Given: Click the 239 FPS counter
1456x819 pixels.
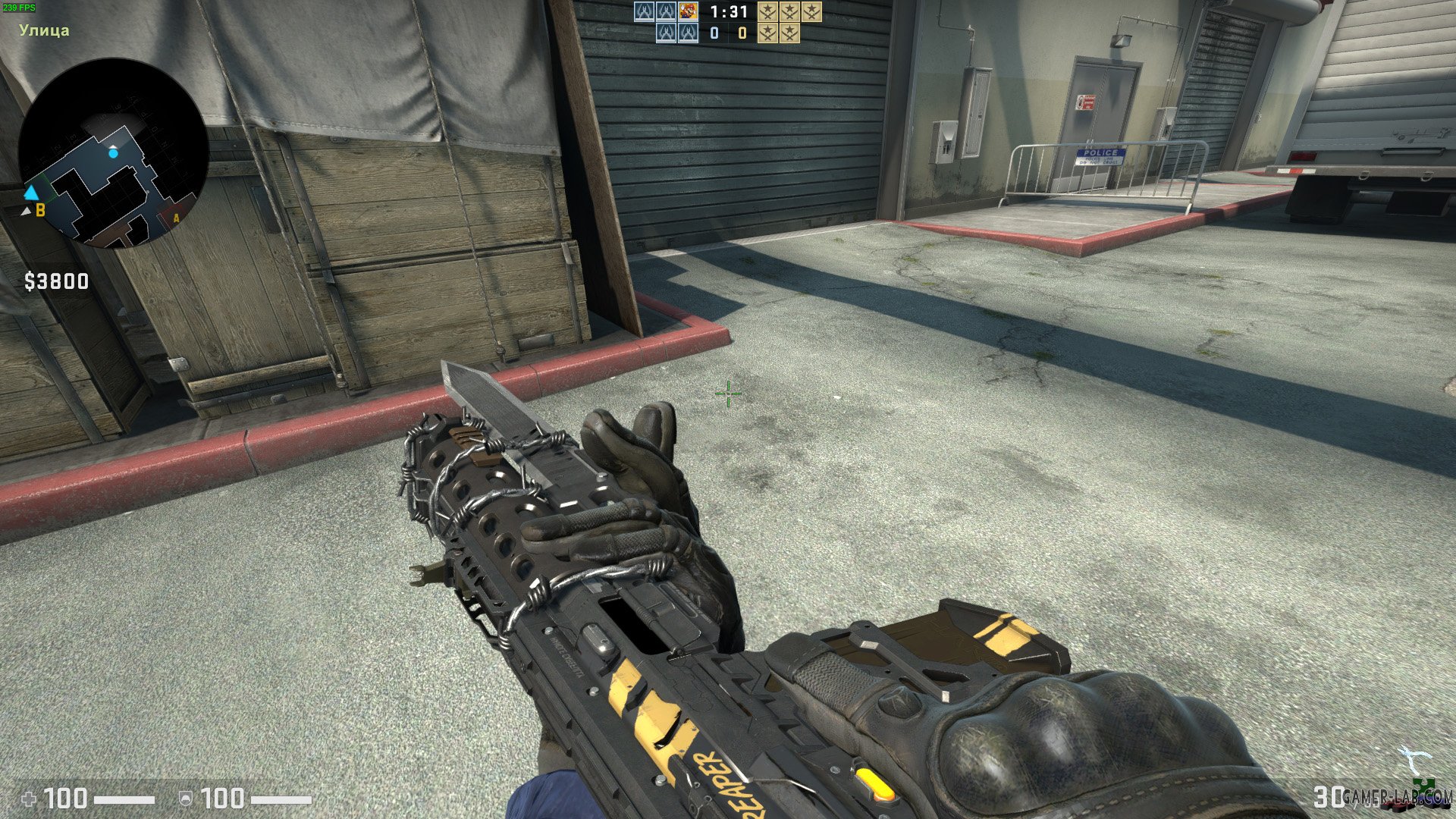Looking at the screenshot, I should click(20, 8).
